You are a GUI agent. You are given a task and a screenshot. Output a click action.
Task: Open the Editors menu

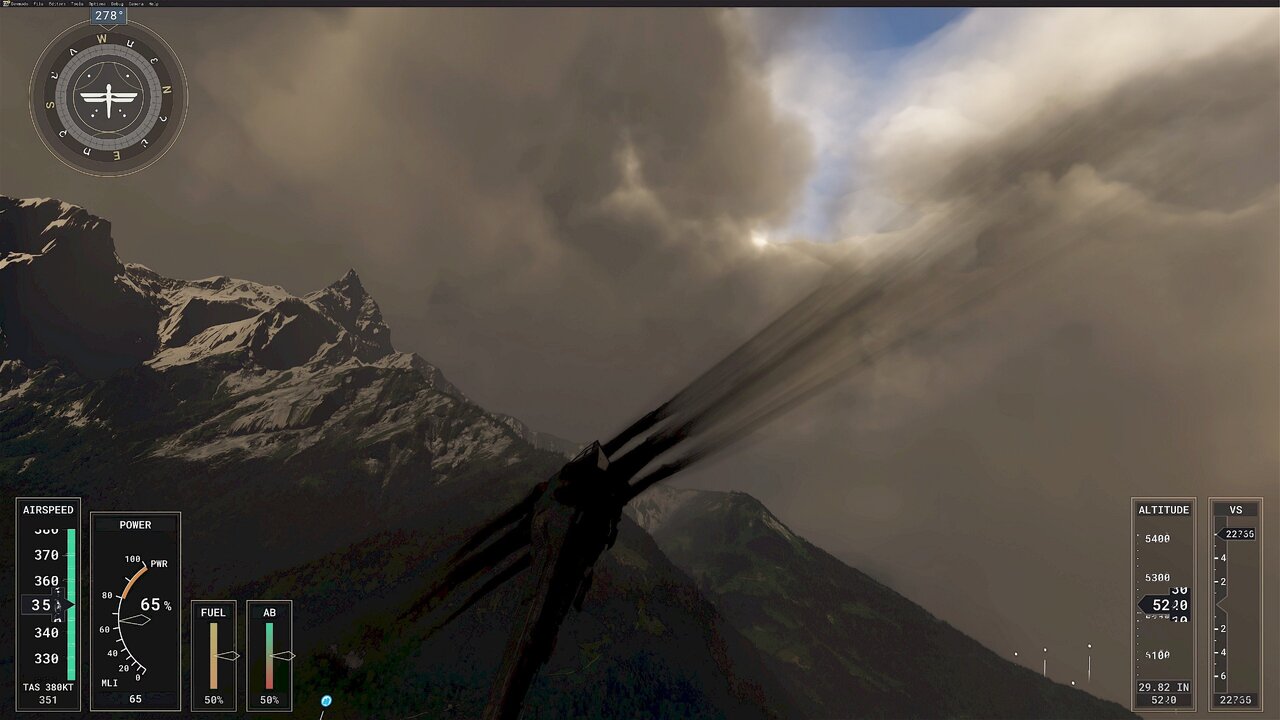click(x=58, y=4)
